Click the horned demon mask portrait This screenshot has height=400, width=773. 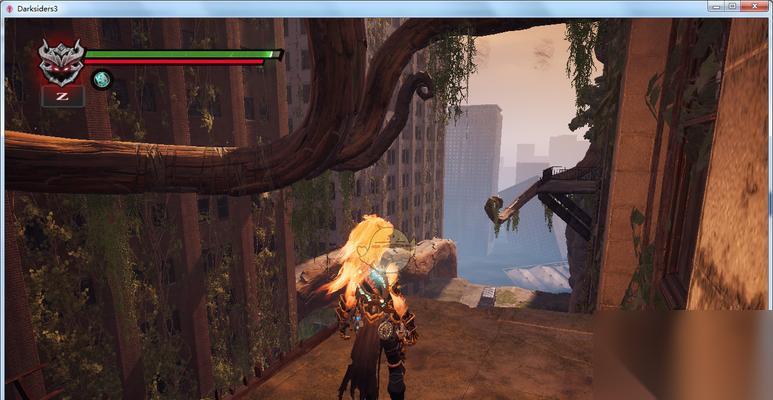(61, 60)
